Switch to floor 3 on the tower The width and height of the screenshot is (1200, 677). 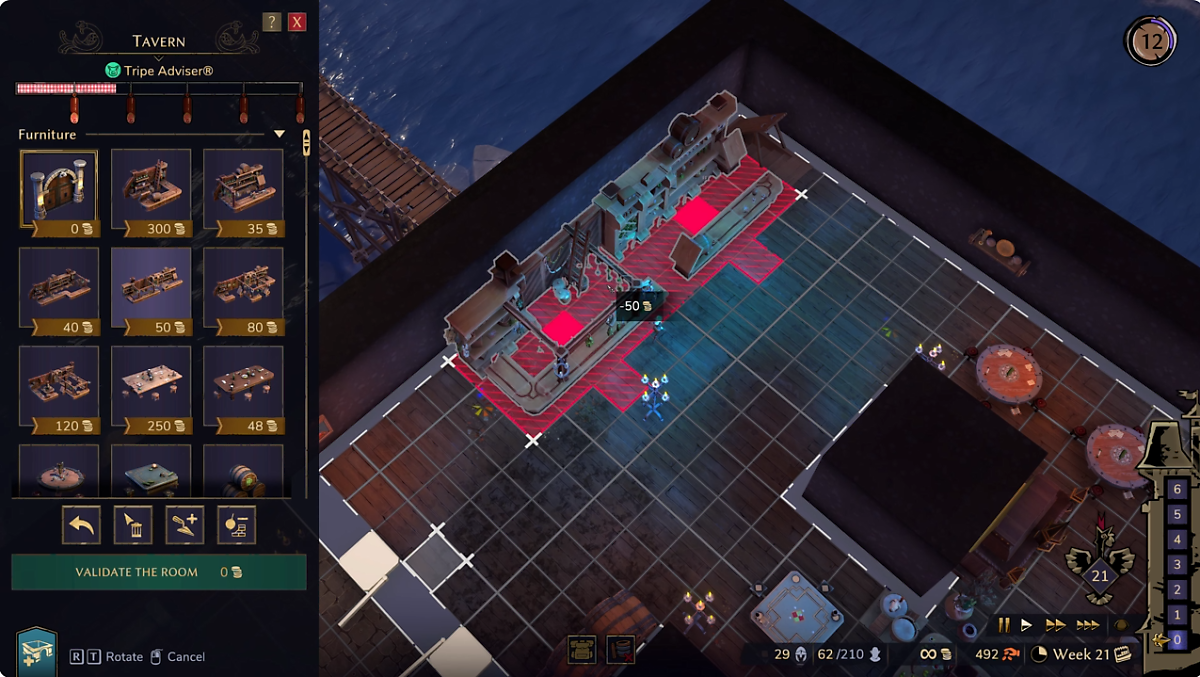coord(1179,565)
